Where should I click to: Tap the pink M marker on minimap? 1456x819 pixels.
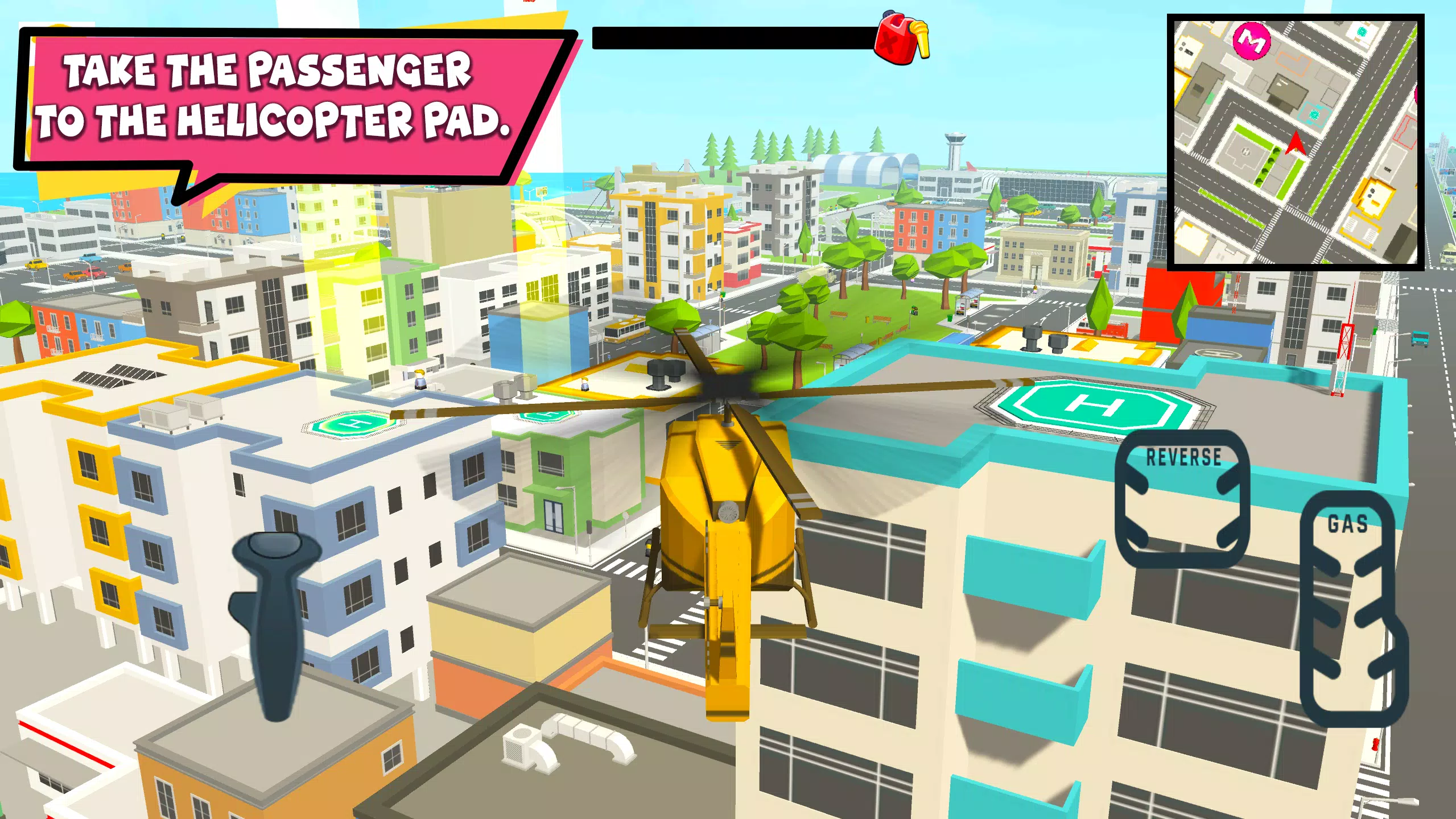pos(1252,41)
